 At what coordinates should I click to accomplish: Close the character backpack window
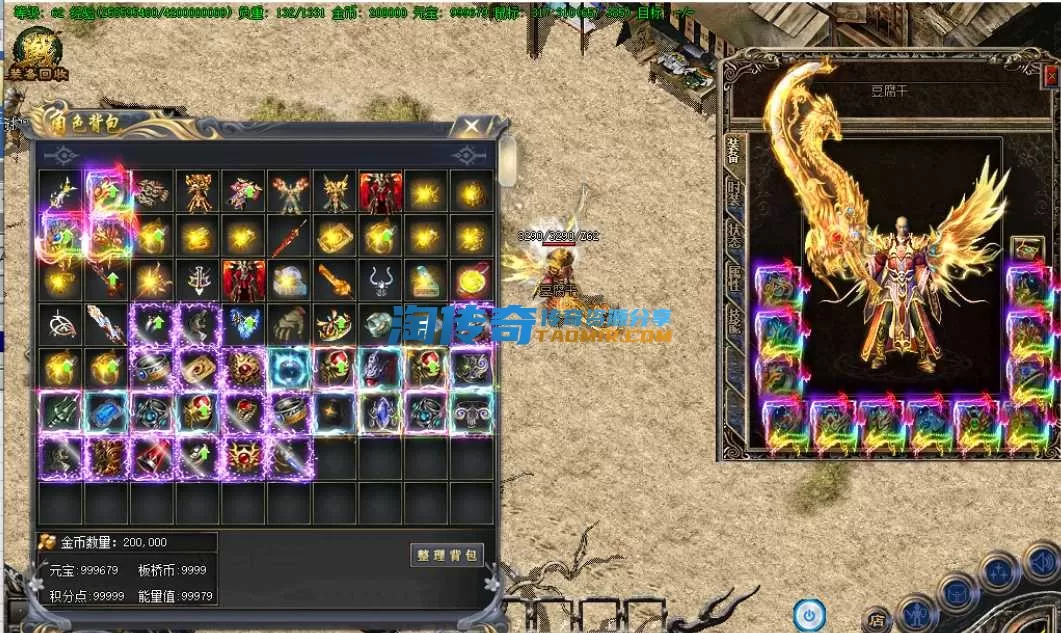pyautogui.click(x=468, y=126)
